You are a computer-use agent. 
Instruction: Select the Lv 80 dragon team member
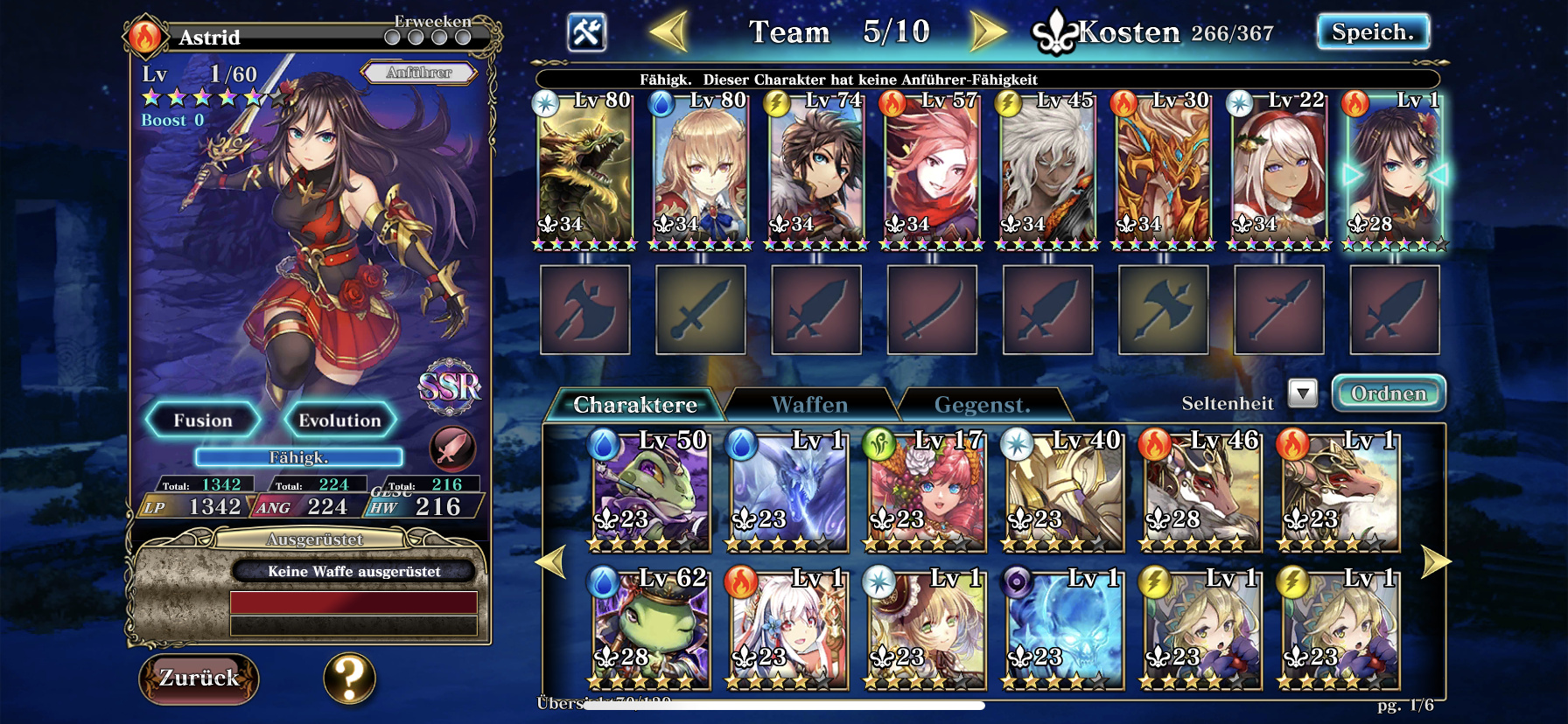tap(584, 171)
